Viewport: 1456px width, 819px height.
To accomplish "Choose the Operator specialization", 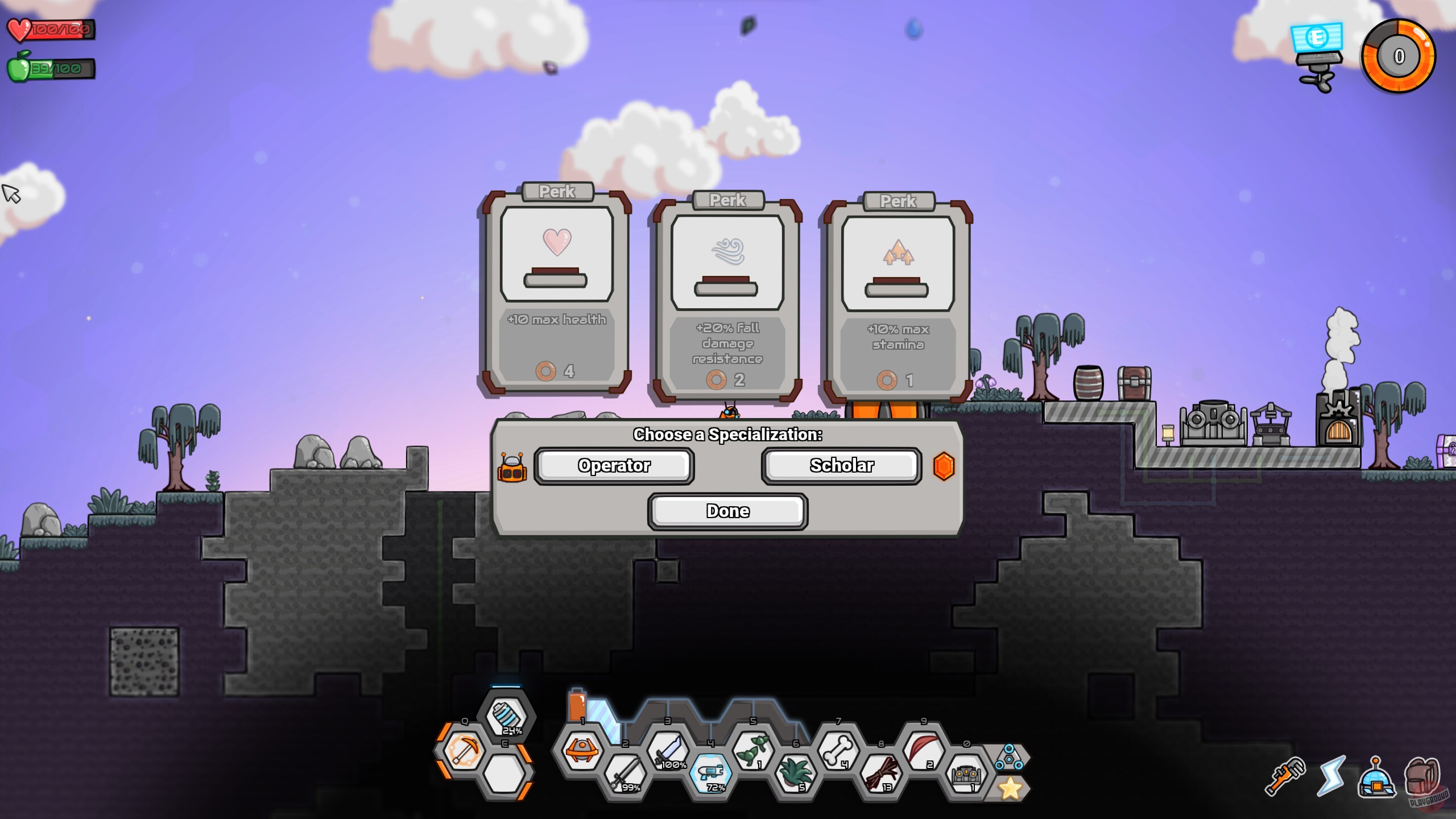I will 614,465.
